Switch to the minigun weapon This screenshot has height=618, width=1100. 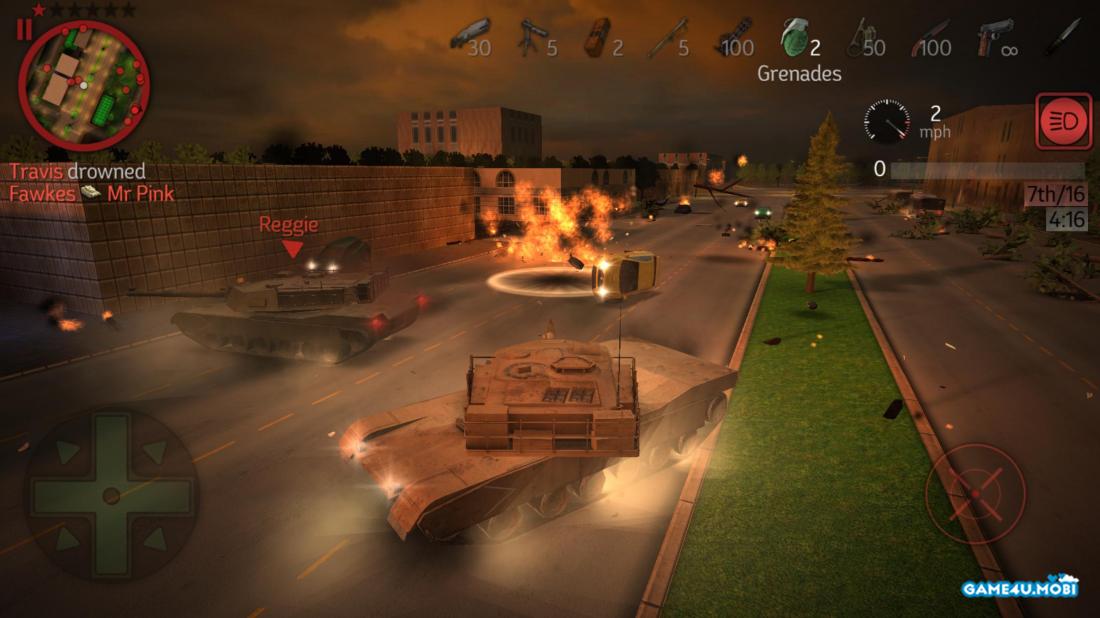point(733,38)
